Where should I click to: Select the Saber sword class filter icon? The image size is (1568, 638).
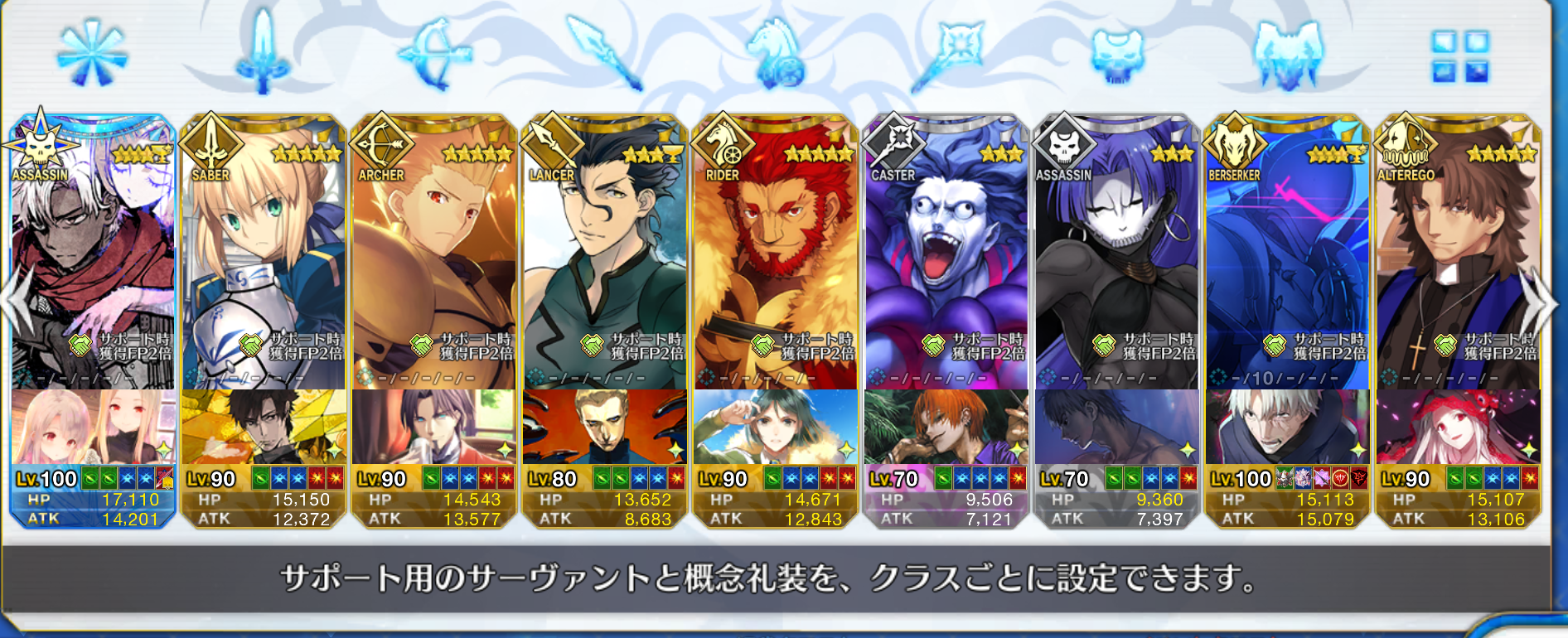(261, 54)
